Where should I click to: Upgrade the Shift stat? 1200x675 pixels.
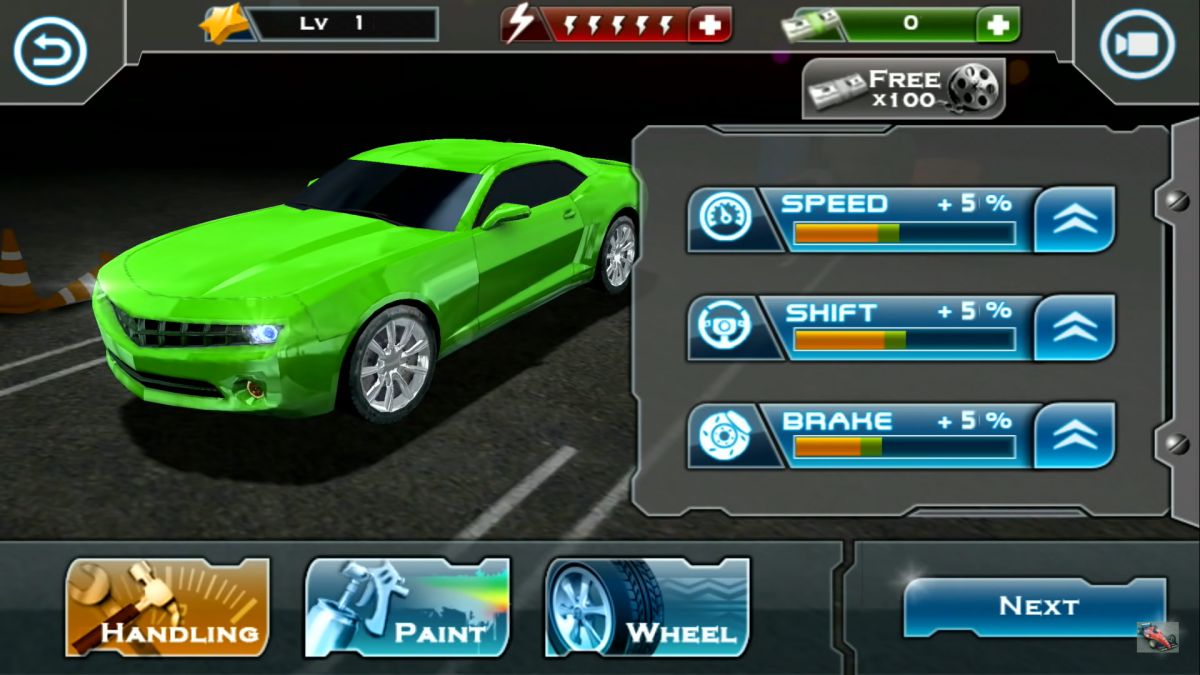click(x=1074, y=327)
